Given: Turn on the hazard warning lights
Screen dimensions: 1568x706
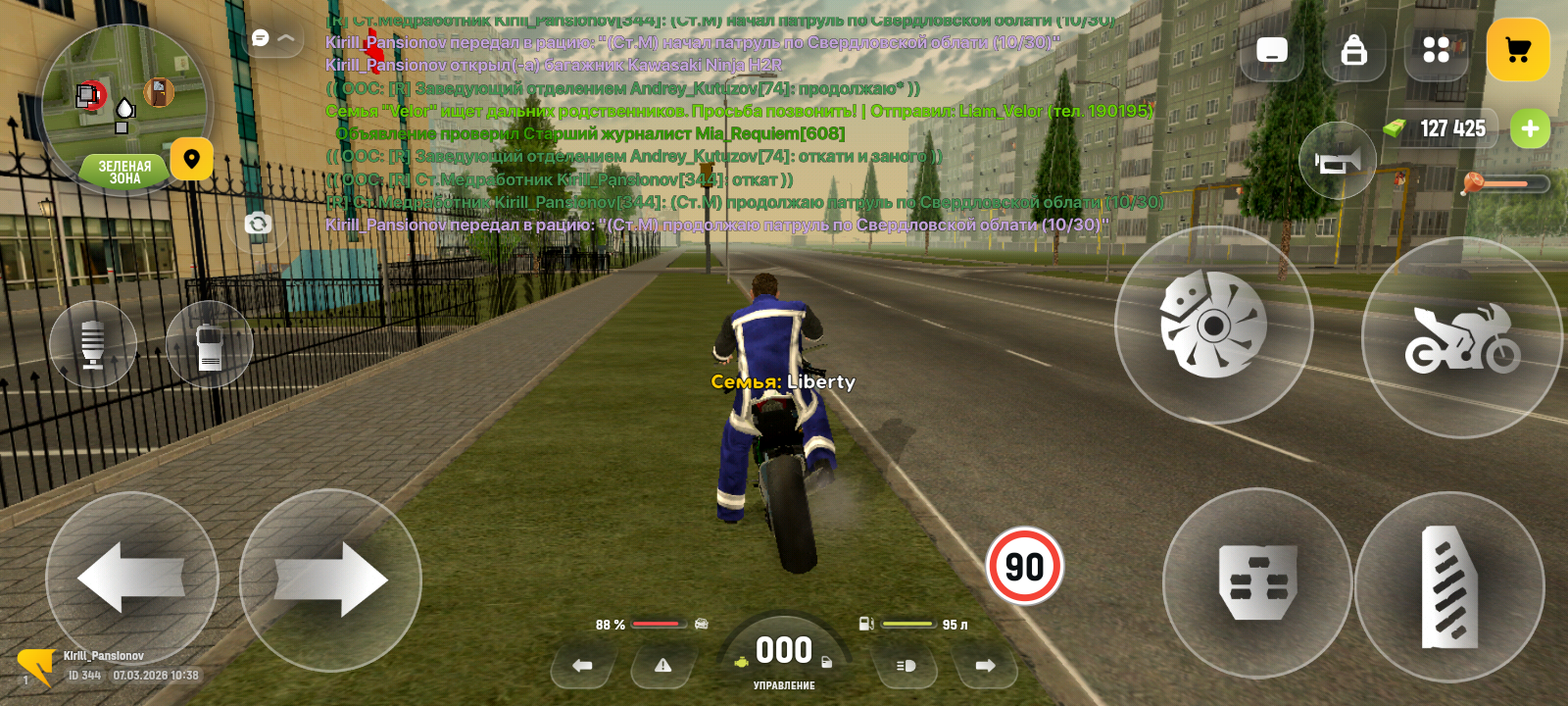Looking at the screenshot, I should coord(663,666).
